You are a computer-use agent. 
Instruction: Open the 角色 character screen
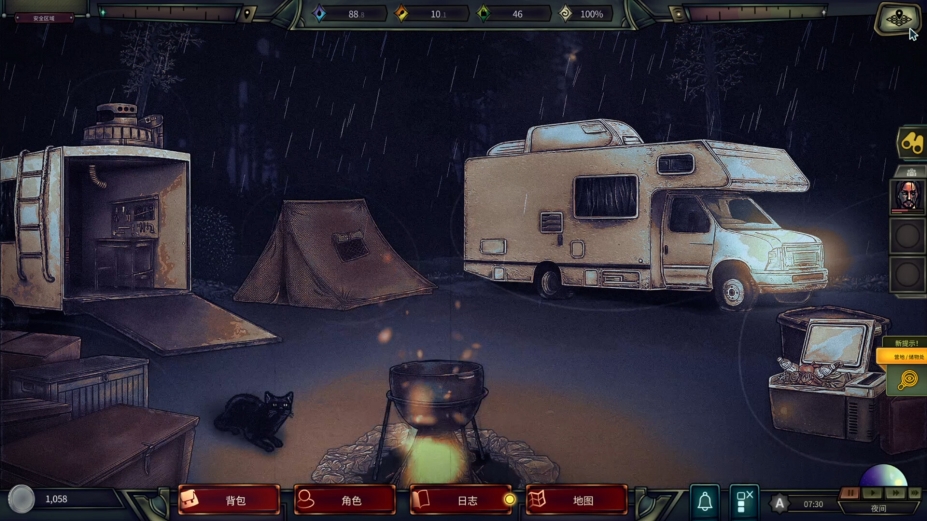pyautogui.click(x=345, y=499)
